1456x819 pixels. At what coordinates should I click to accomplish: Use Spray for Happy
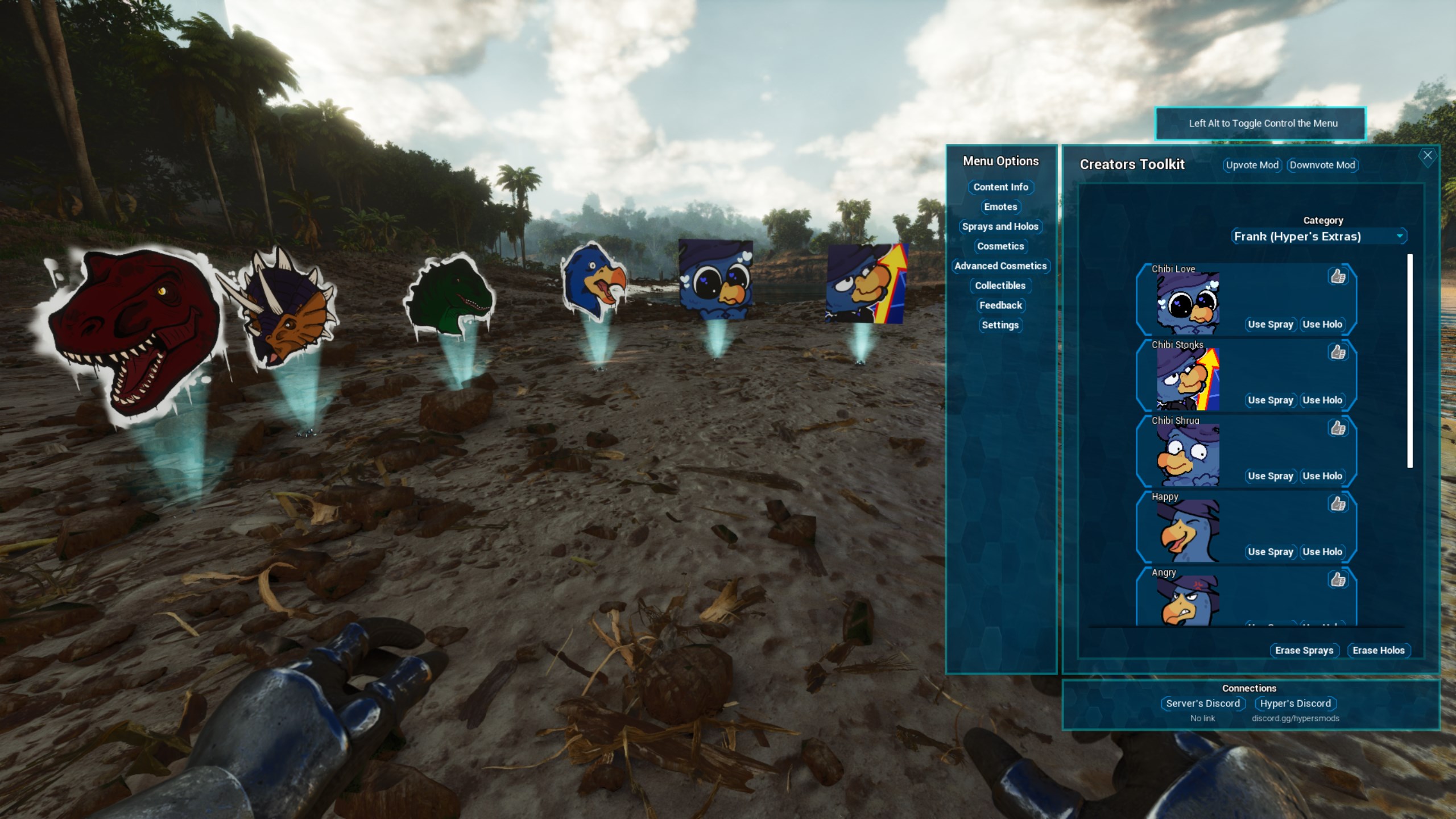point(1270,552)
